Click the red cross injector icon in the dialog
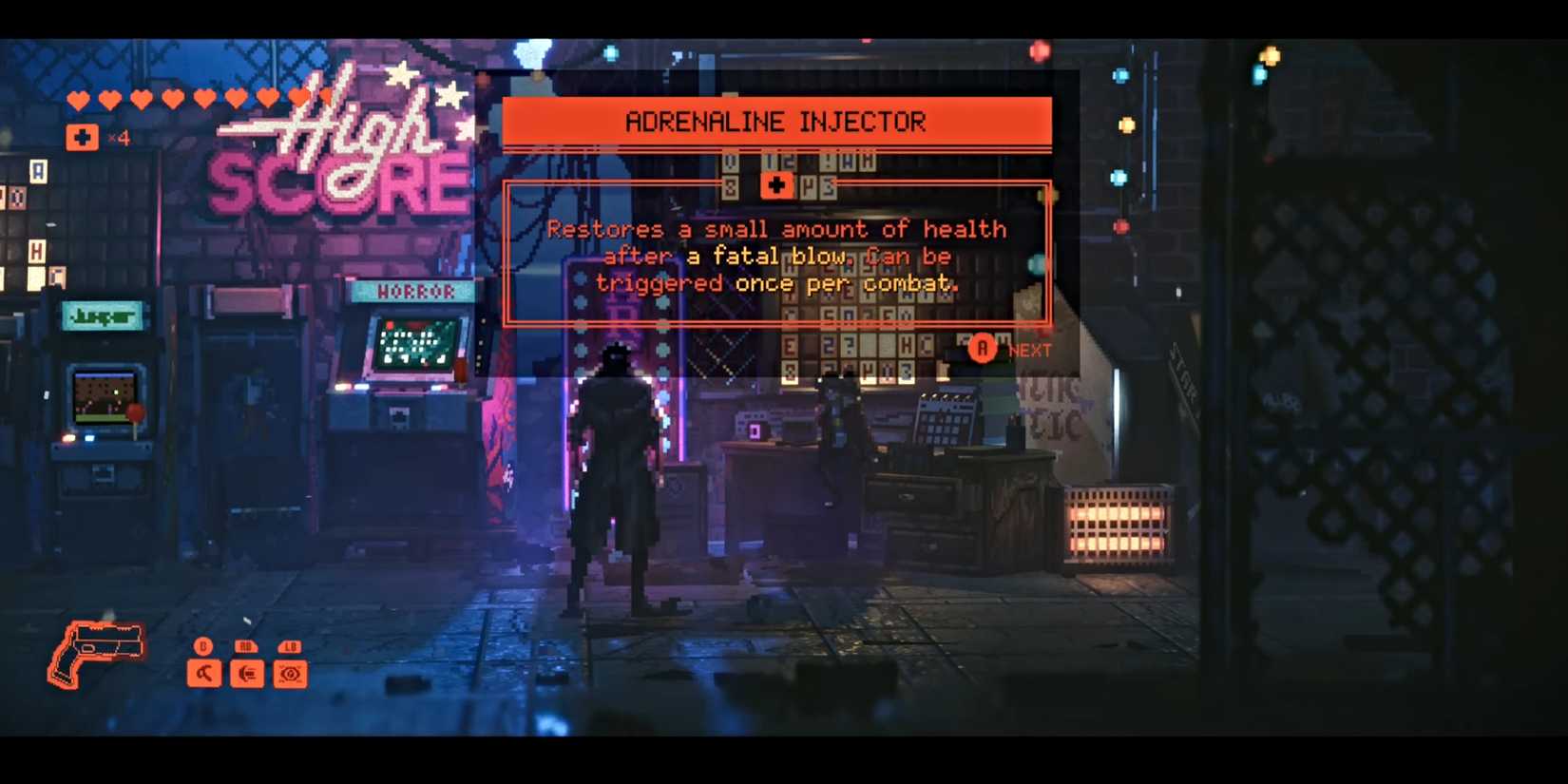This screenshot has width=1568, height=784. pyautogui.click(x=777, y=185)
